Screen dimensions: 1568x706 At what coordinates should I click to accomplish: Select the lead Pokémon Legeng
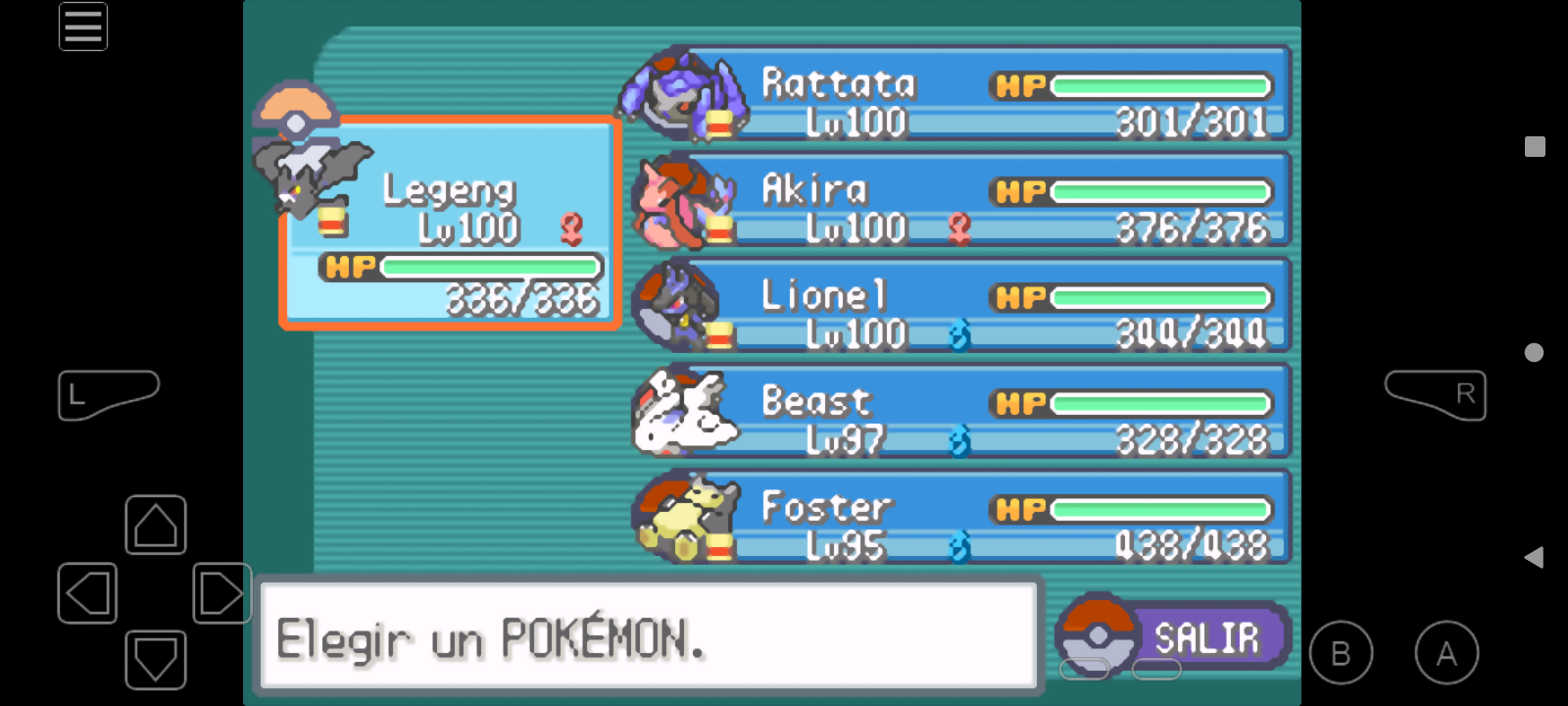pyautogui.click(x=451, y=224)
